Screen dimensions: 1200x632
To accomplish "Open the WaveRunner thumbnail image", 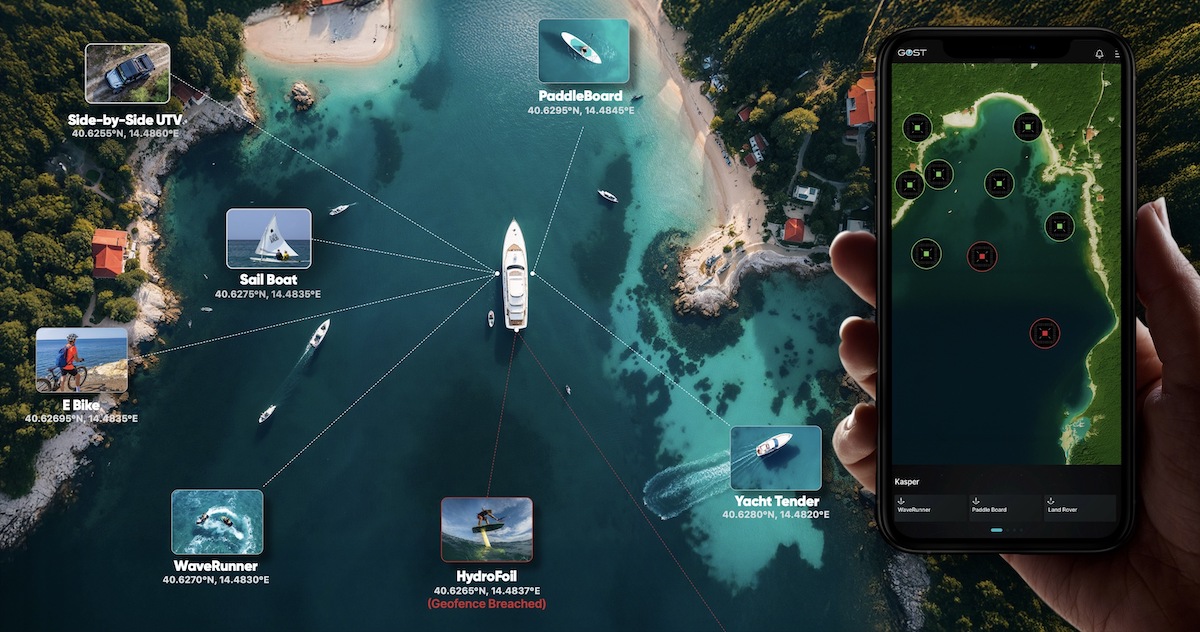I will (217, 521).
